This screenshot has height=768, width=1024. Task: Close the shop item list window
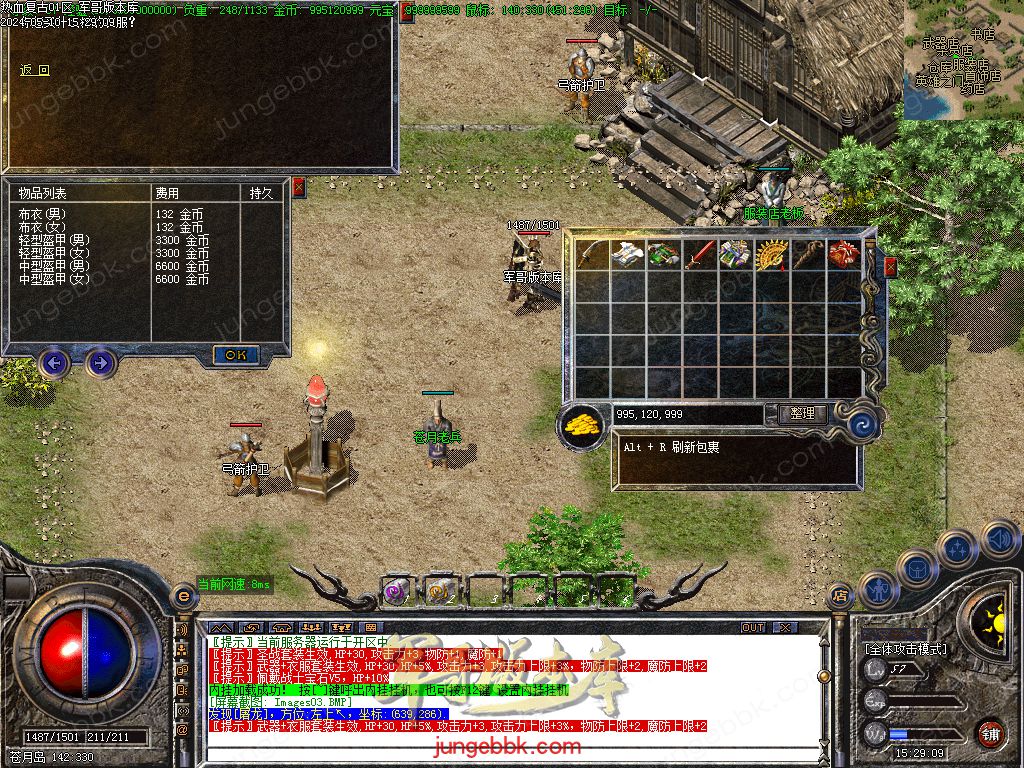(x=298, y=186)
